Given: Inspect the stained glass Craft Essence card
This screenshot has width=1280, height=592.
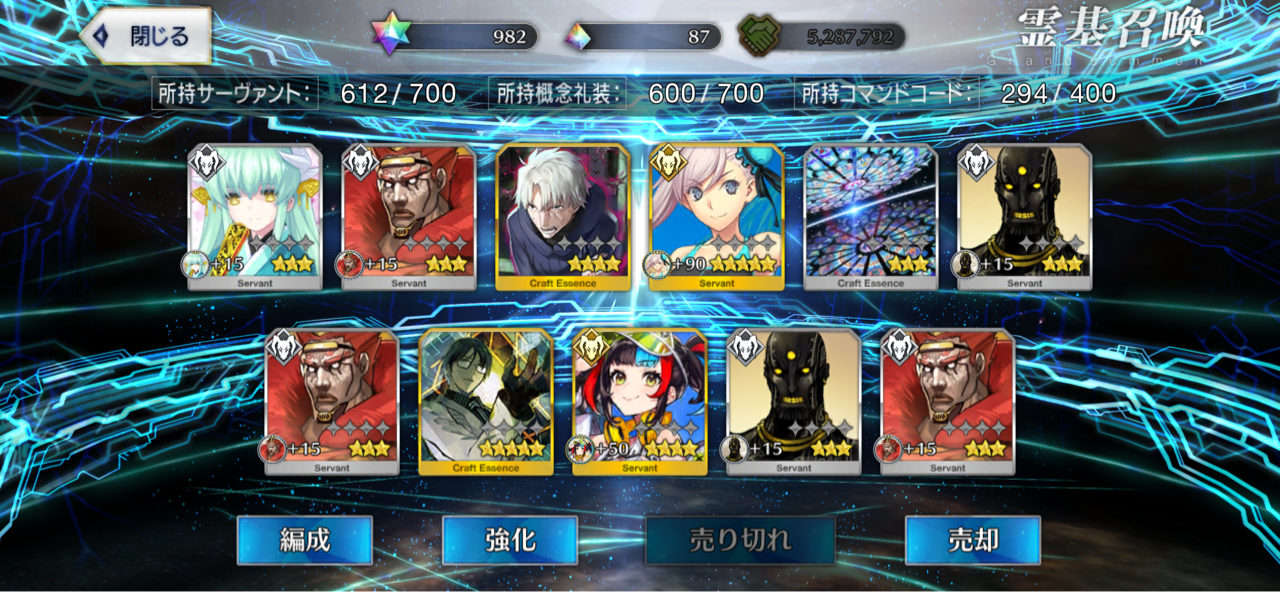Looking at the screenshot, I should point(870,216).
